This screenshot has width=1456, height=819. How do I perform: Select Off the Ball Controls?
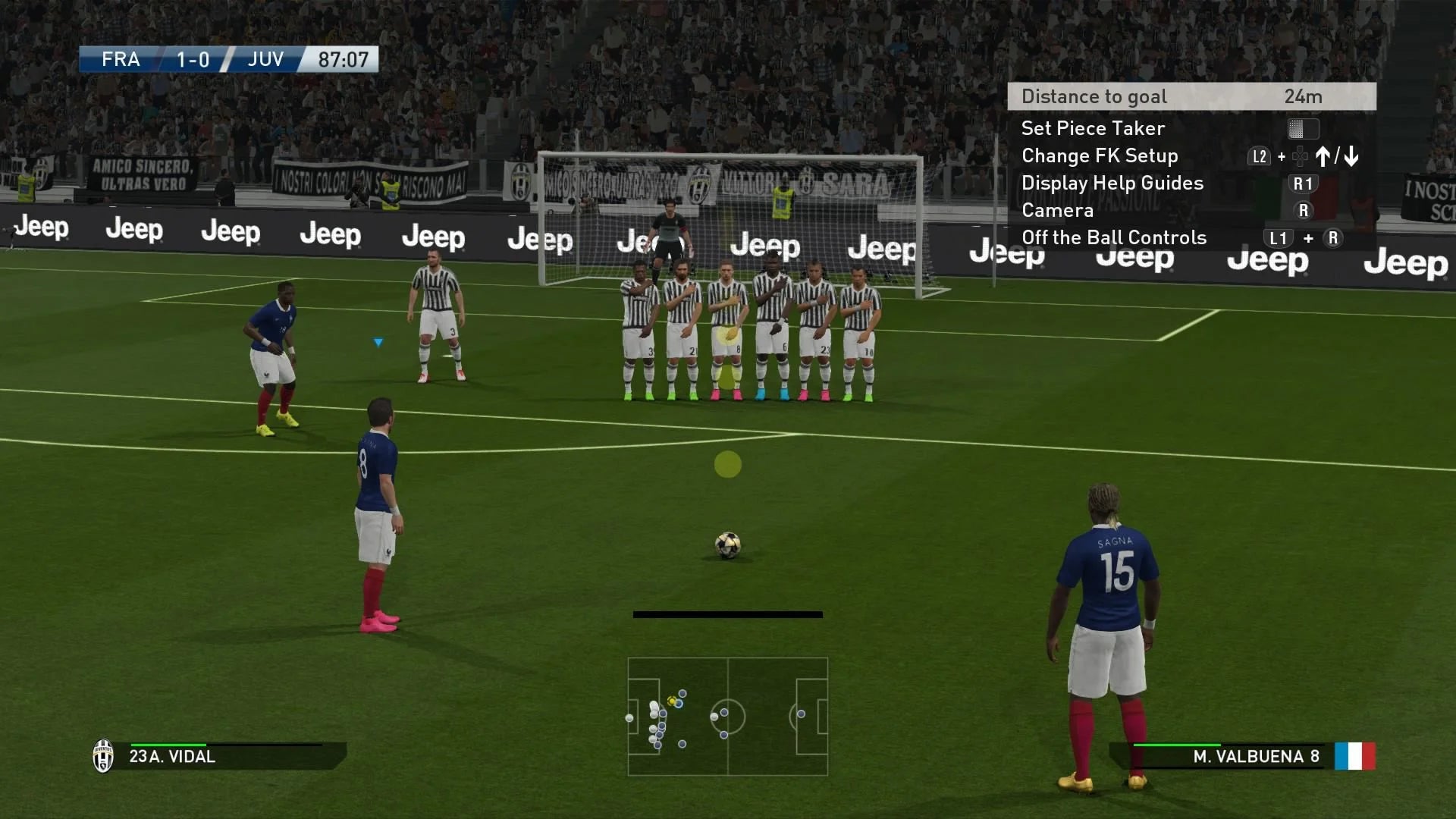[1113, 237]
